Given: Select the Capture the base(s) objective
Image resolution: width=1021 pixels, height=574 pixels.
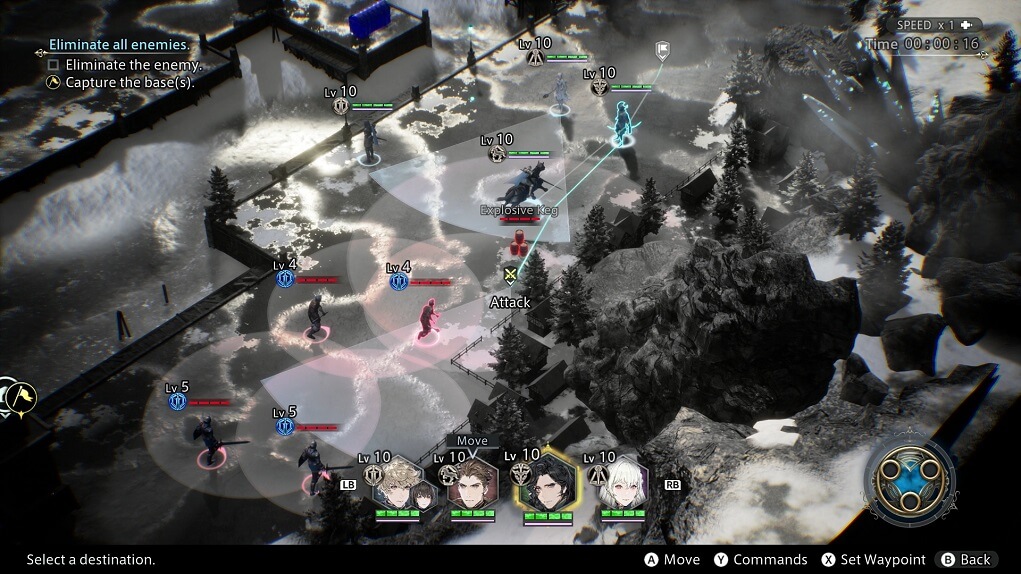Looking at the screenshot, I should 129,83.
